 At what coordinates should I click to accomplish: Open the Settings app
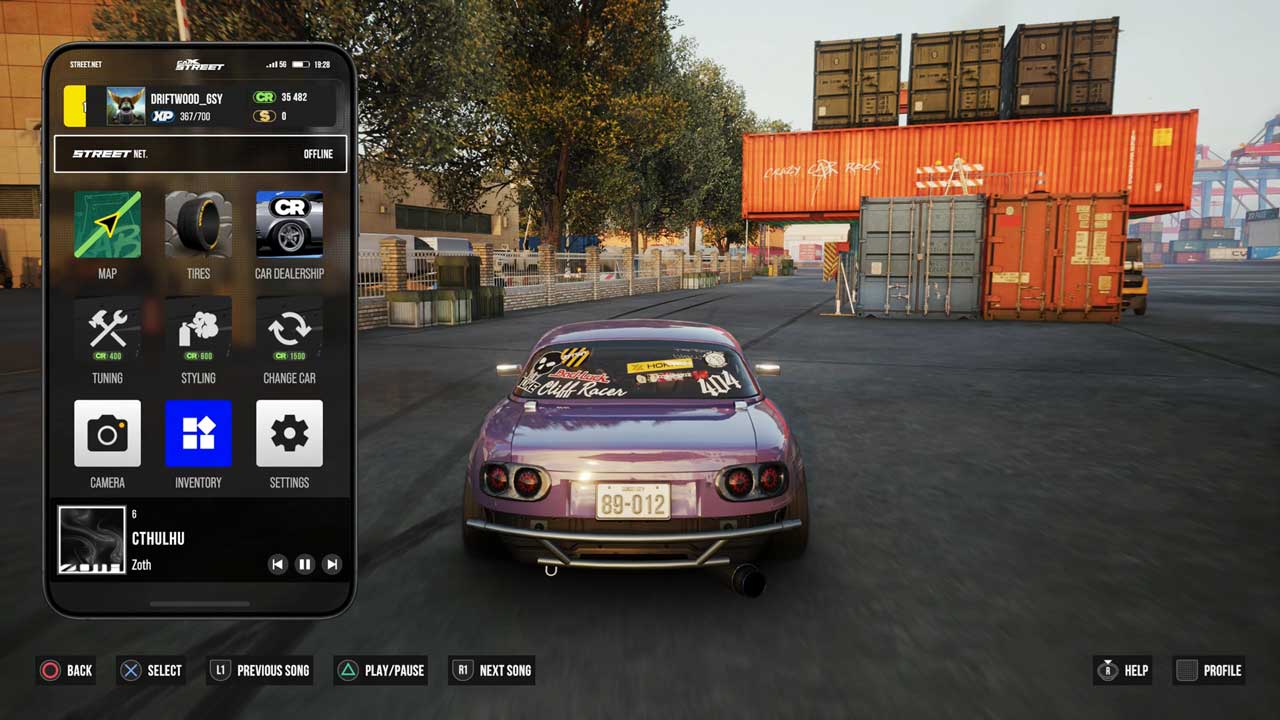click(x=289, y=434)
